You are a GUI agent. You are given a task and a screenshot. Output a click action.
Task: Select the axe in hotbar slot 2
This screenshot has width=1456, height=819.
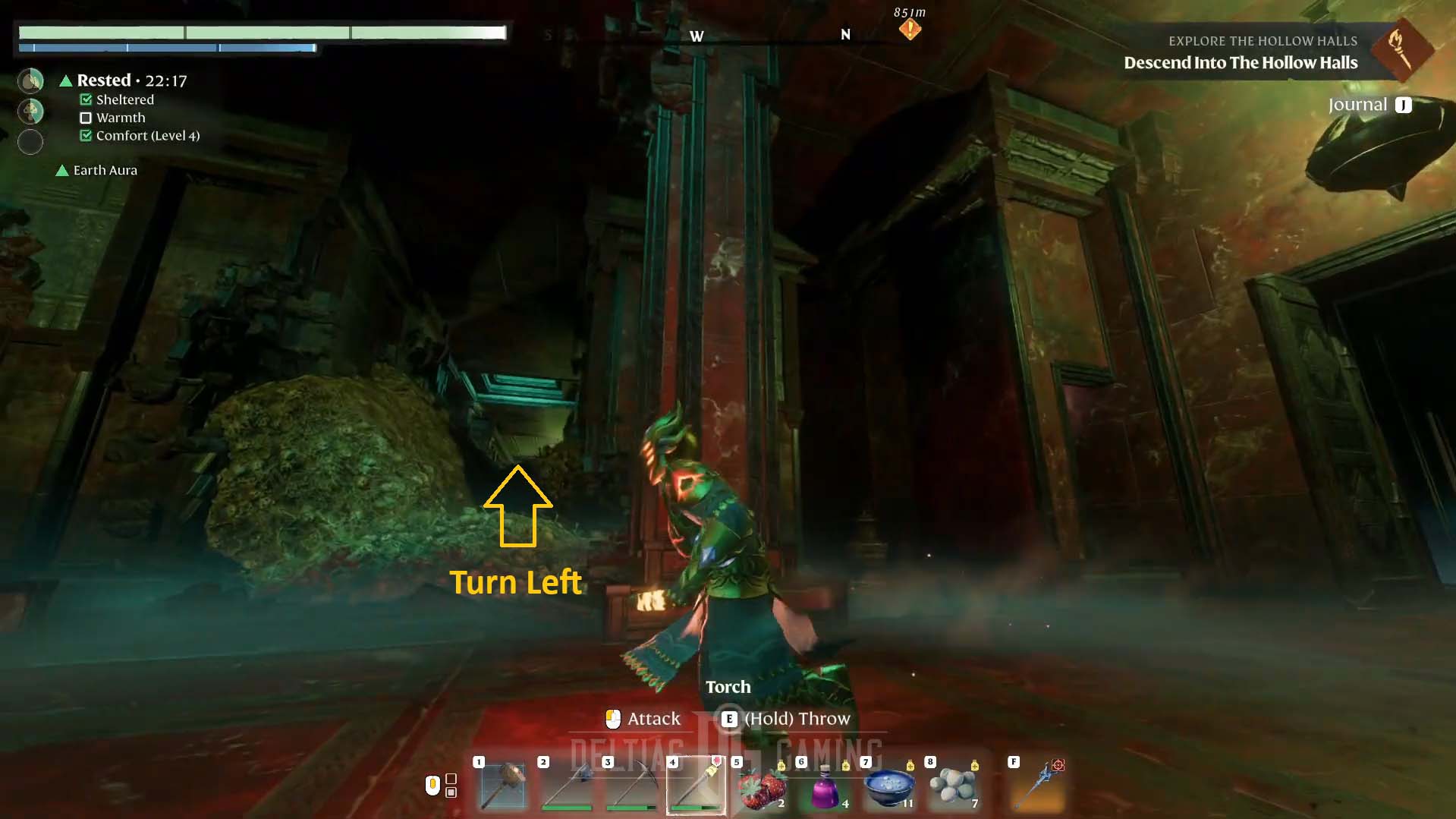(568, 786)
